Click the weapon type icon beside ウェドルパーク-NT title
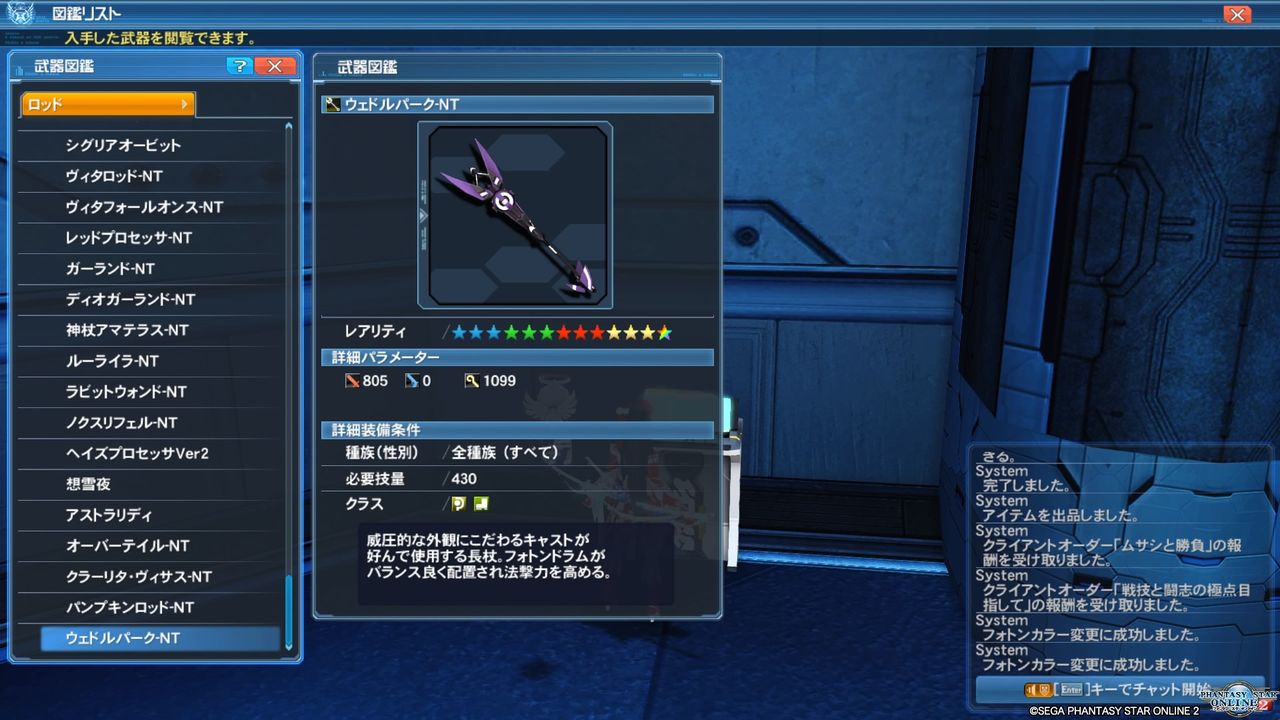Screen dimensions: 1280x720 tap(331, 104)
